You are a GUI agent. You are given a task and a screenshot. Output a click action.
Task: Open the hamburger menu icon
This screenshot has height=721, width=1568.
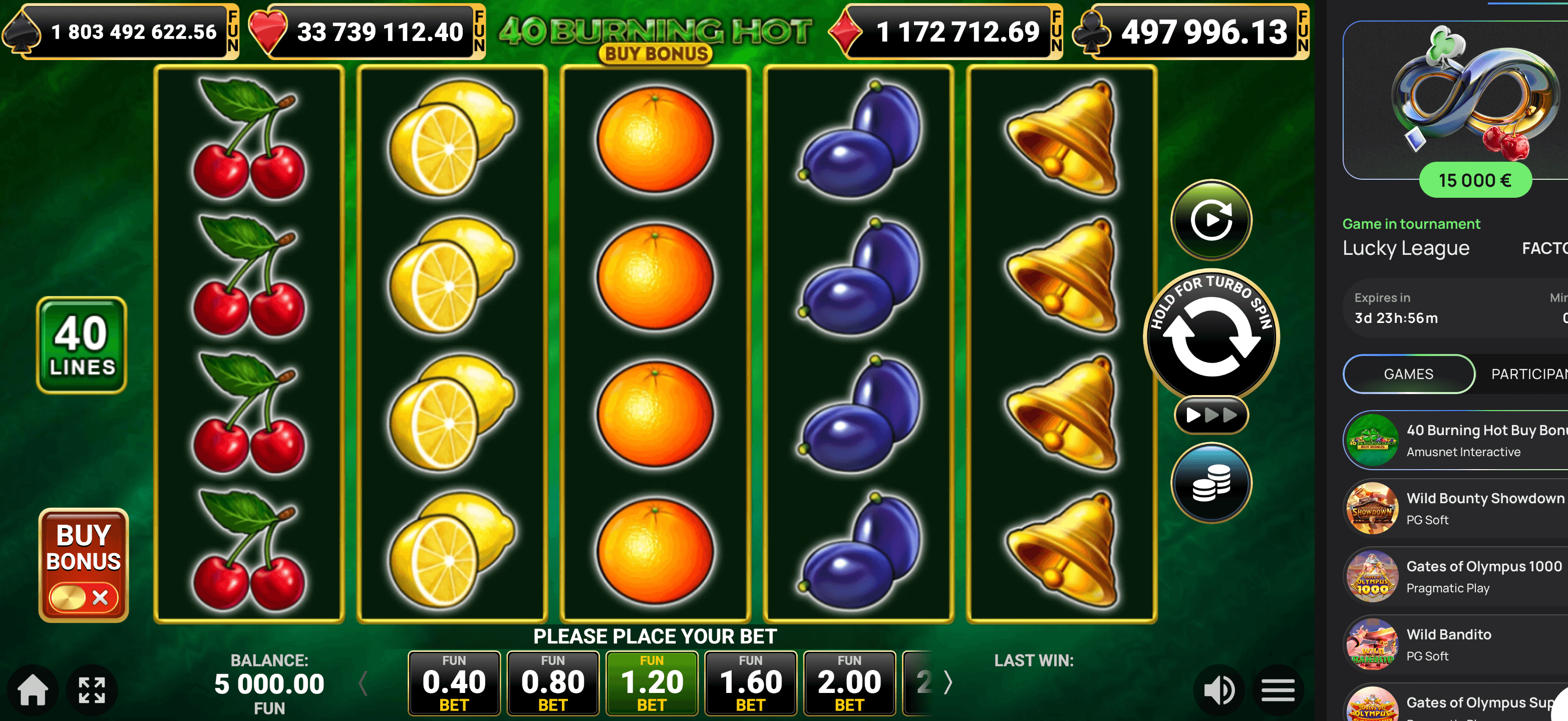click(x=1278, y=690)
